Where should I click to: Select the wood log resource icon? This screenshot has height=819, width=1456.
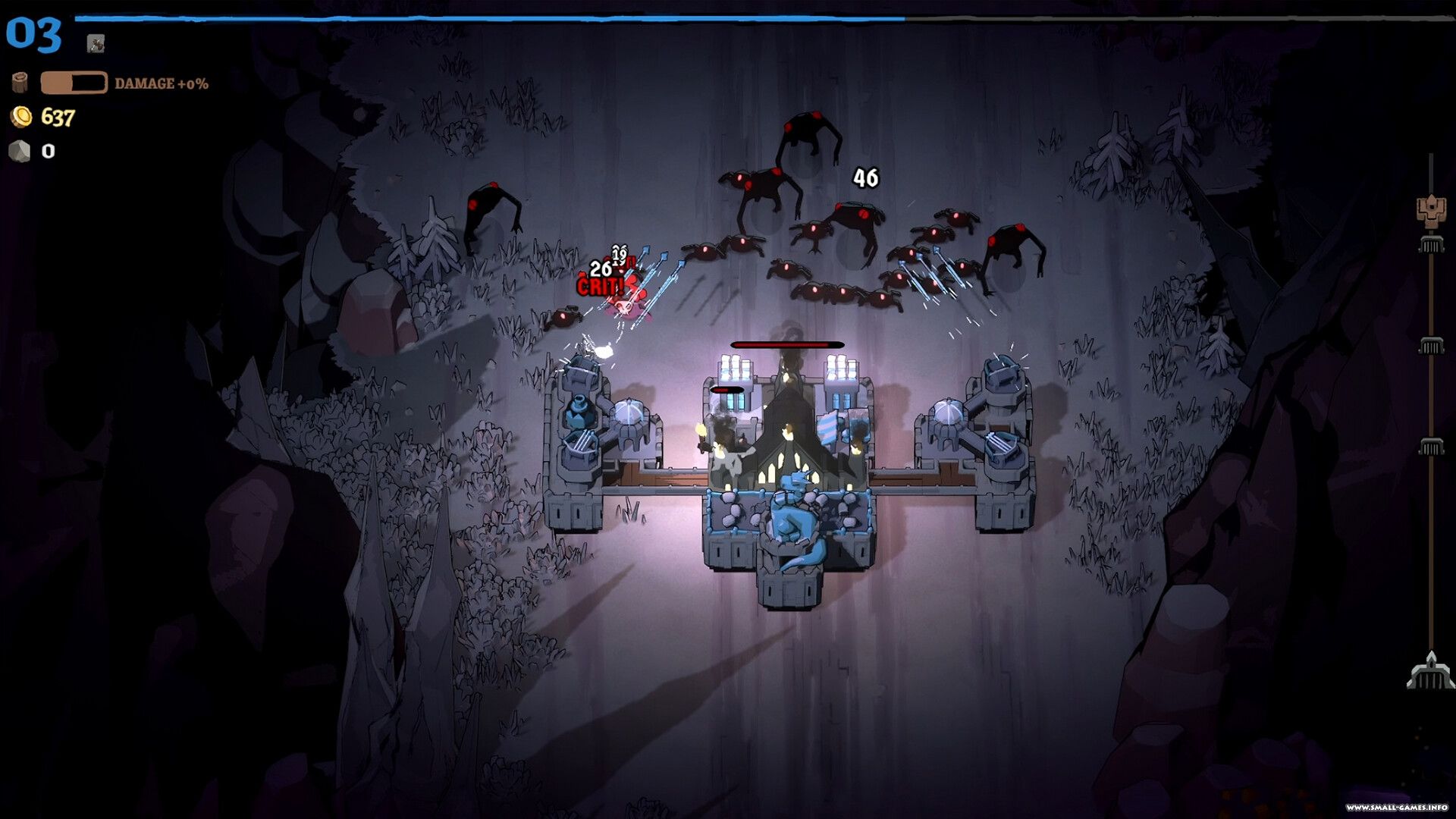pos(20,82)
